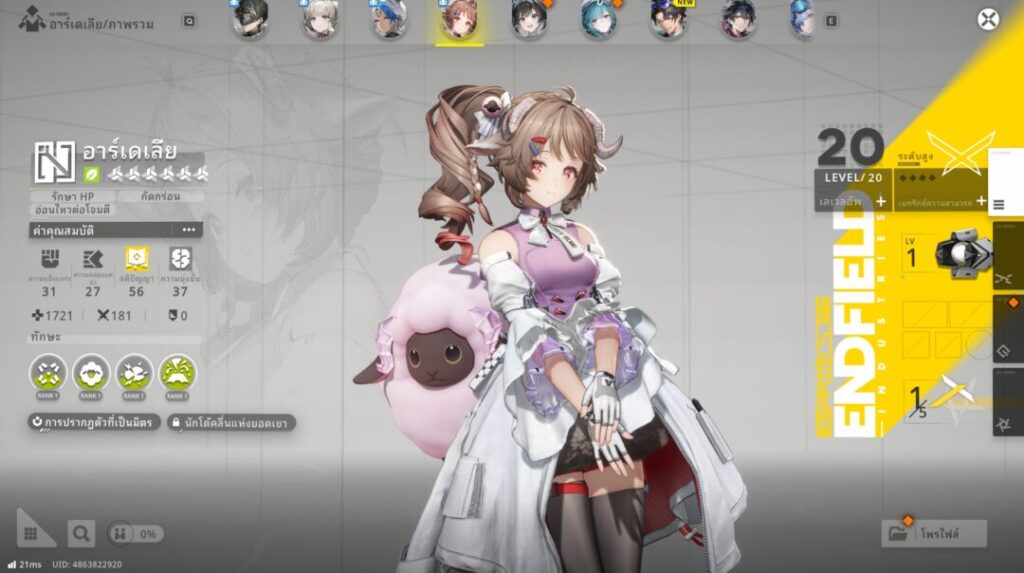Open the profile (โพรไฟล์) button
Screen dimensions: 1024x573
pos(934,533)
